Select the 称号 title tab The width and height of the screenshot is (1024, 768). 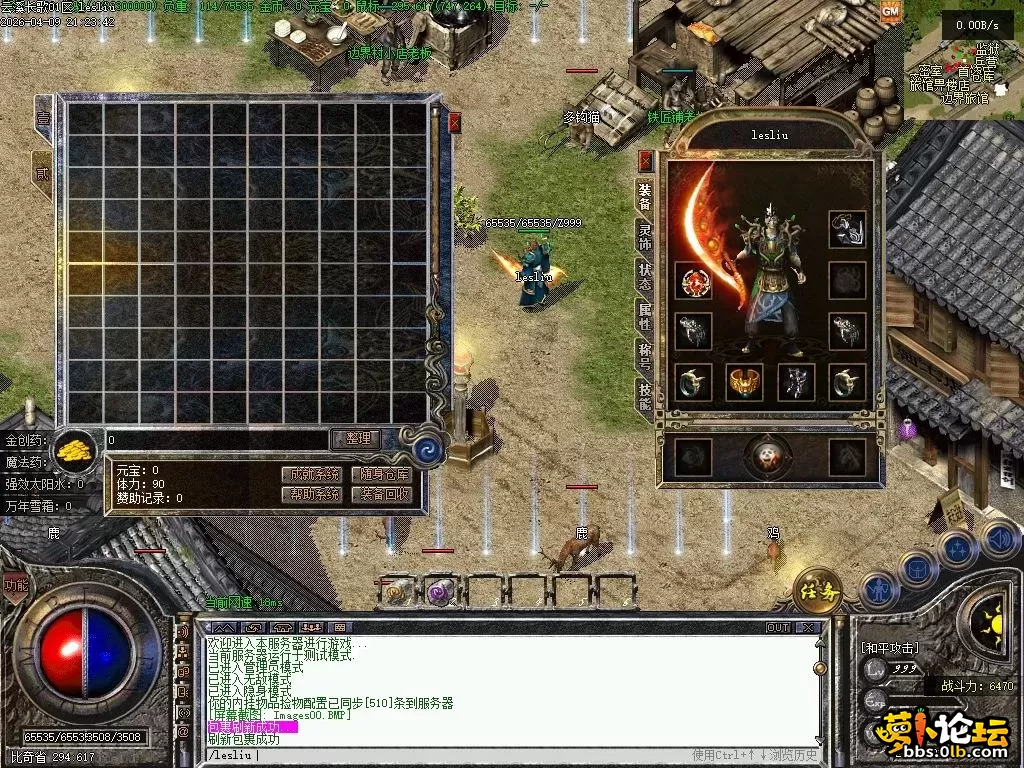point(646,355)
